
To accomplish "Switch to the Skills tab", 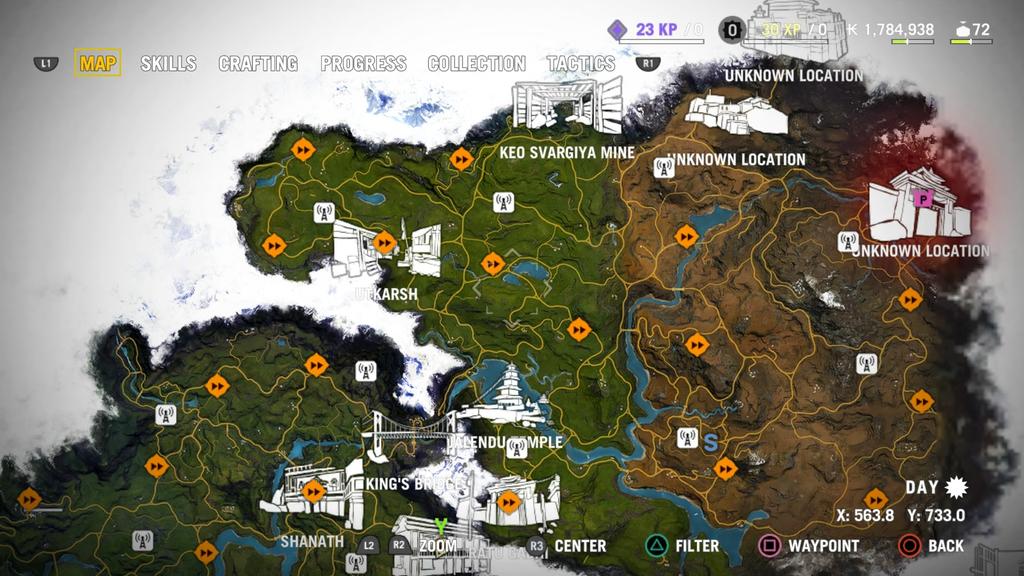I will click(x=168, y=64).
